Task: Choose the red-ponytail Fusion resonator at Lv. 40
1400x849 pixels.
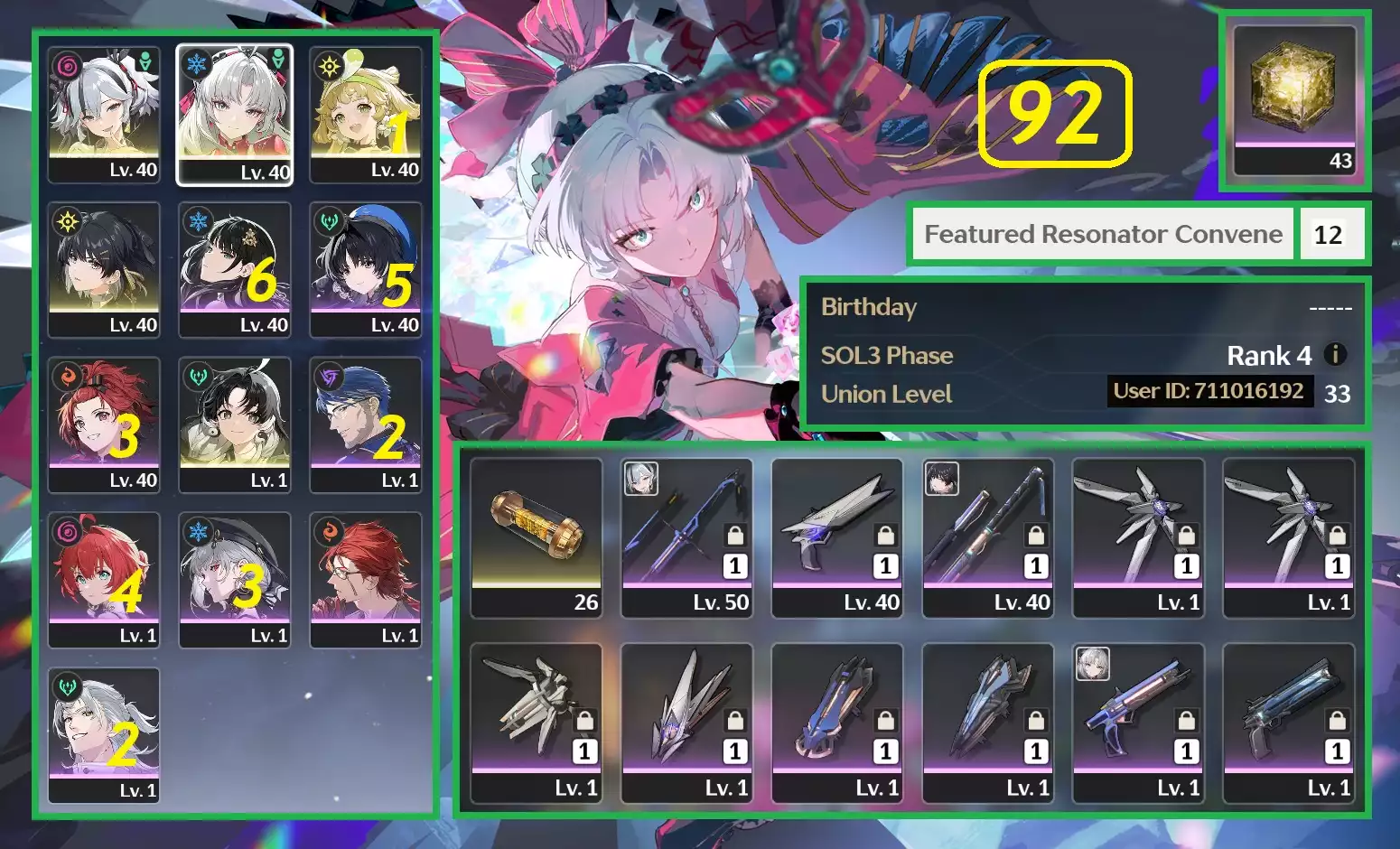Action: click(104, 425)
